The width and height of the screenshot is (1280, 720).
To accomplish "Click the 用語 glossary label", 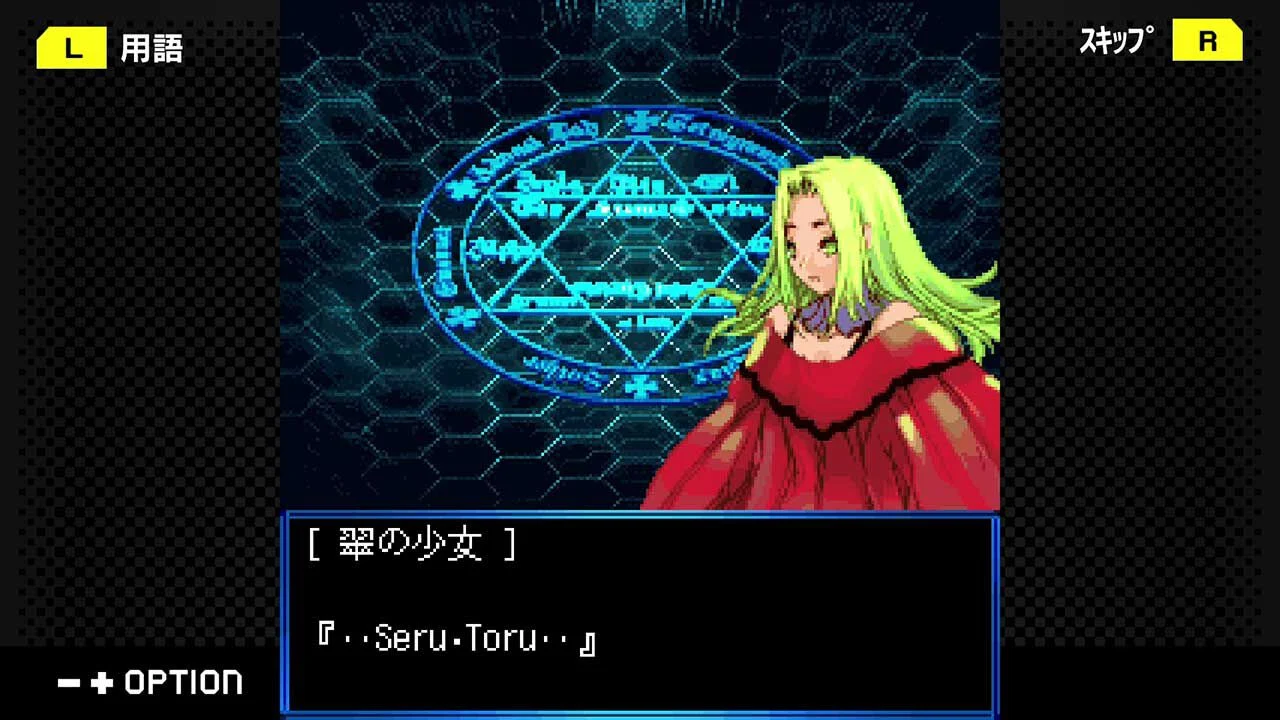I will tap(150, 47).
